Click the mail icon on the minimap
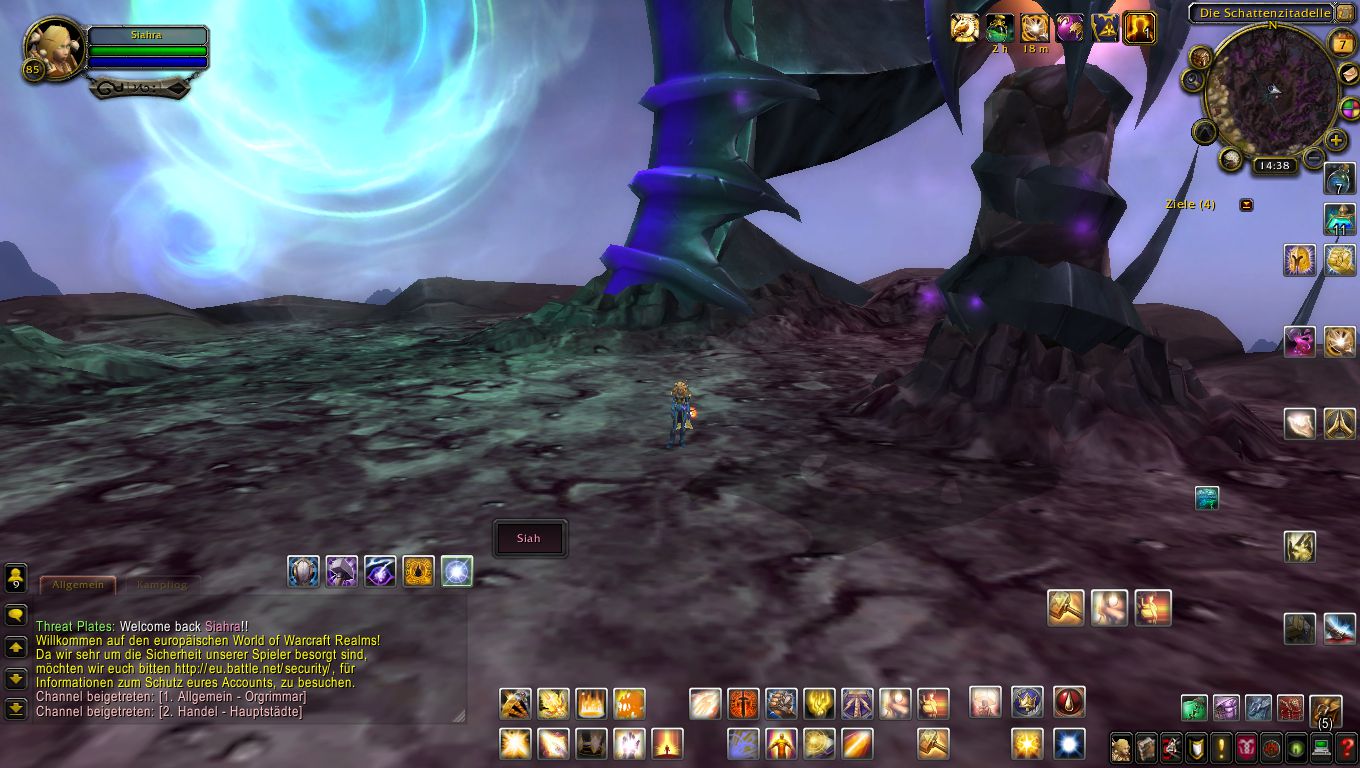 [1348, 75]
